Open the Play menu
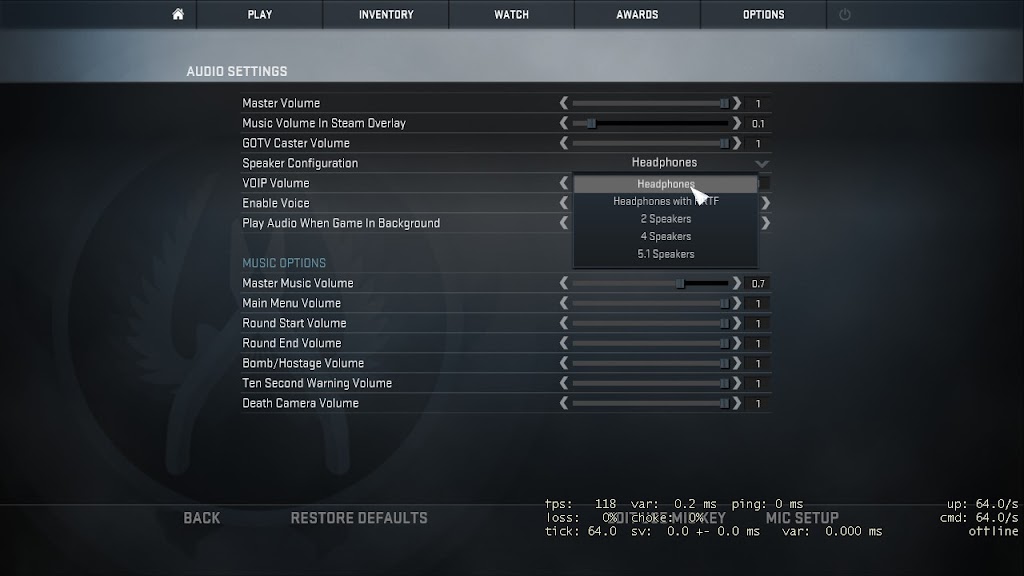Screen dimensions: 1024x576 click(x=260, y=14)
